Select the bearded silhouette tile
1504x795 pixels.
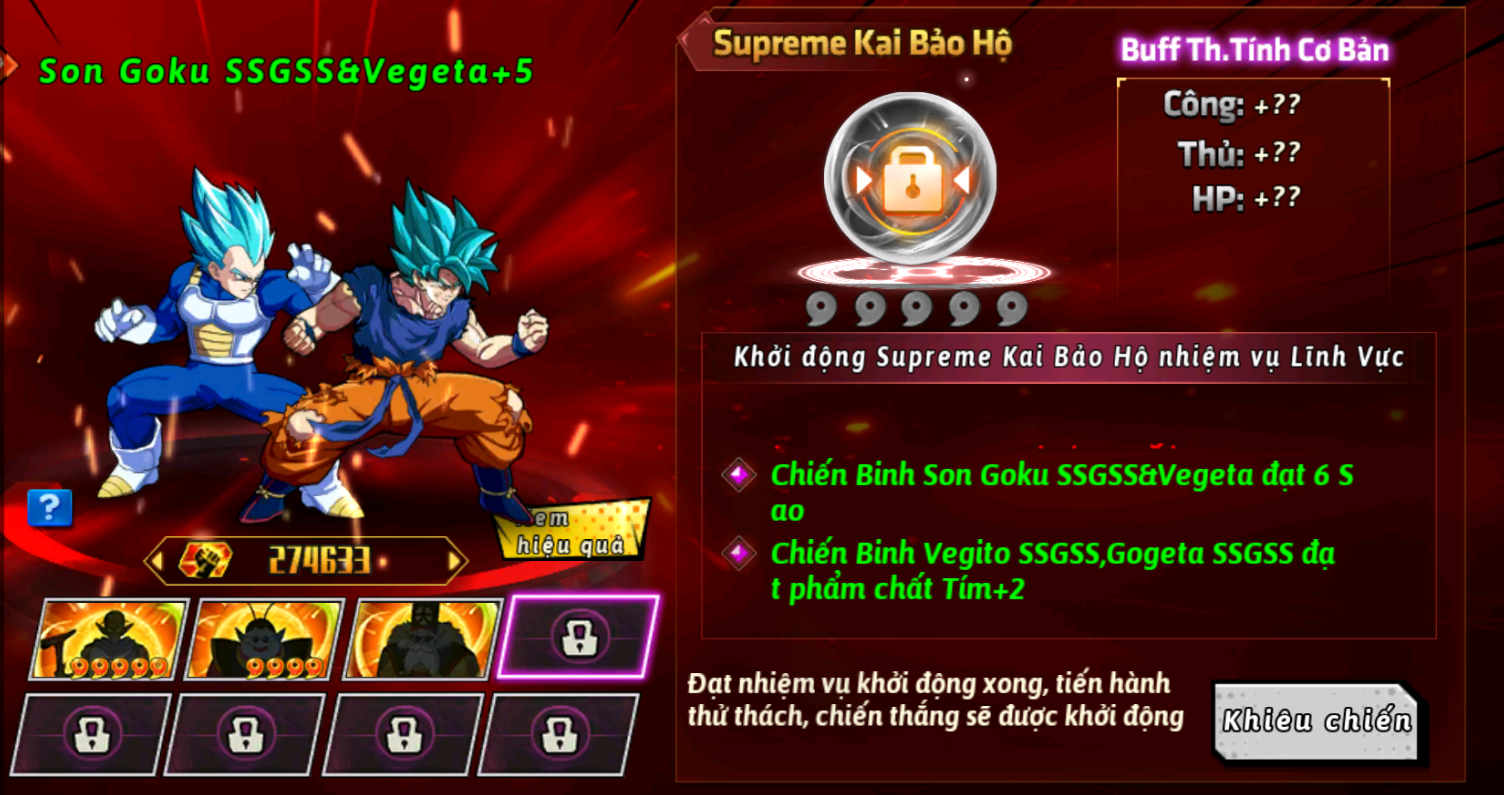pyautogui.click(x=421, y=639)
